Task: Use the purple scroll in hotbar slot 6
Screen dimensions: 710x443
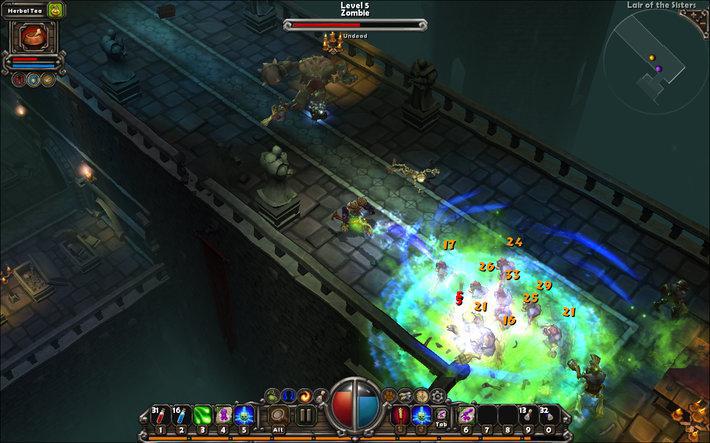Action: tap(466, 415)
